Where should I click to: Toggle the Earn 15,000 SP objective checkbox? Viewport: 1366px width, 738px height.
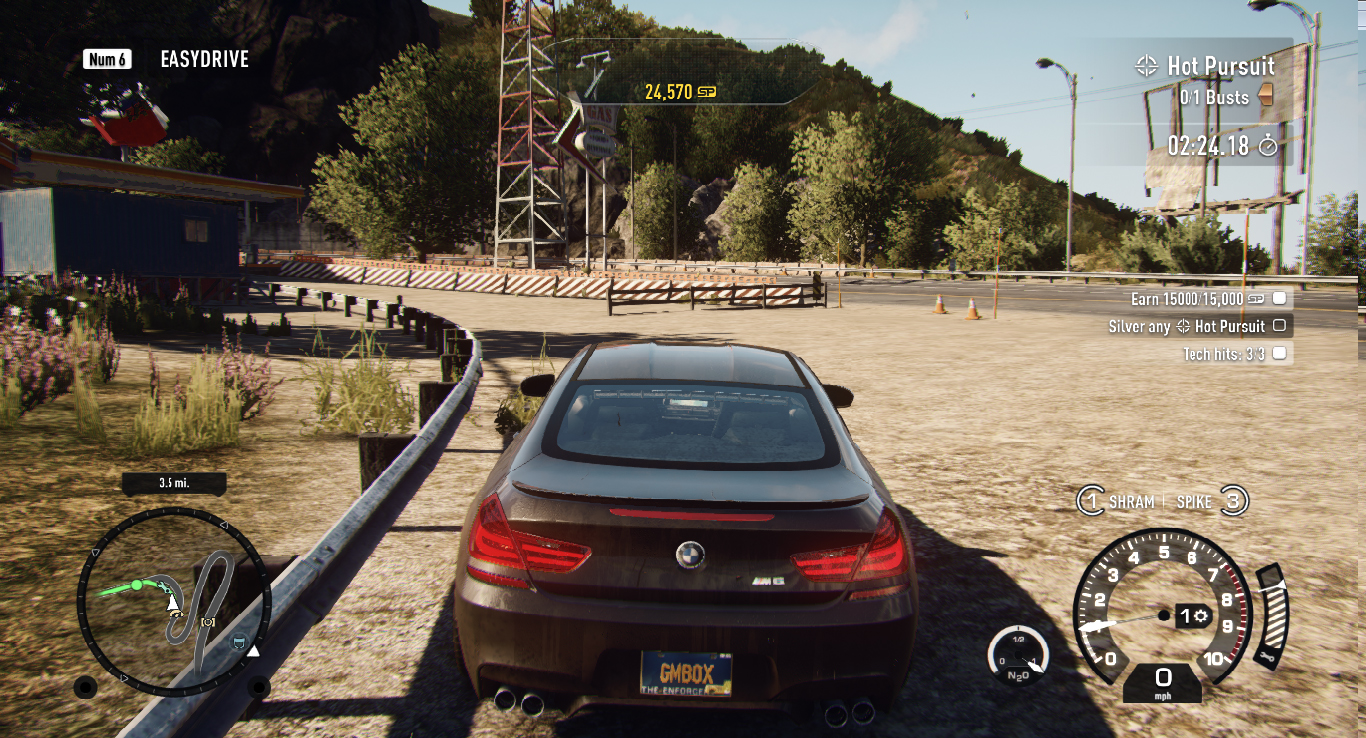click(1279, 299)
